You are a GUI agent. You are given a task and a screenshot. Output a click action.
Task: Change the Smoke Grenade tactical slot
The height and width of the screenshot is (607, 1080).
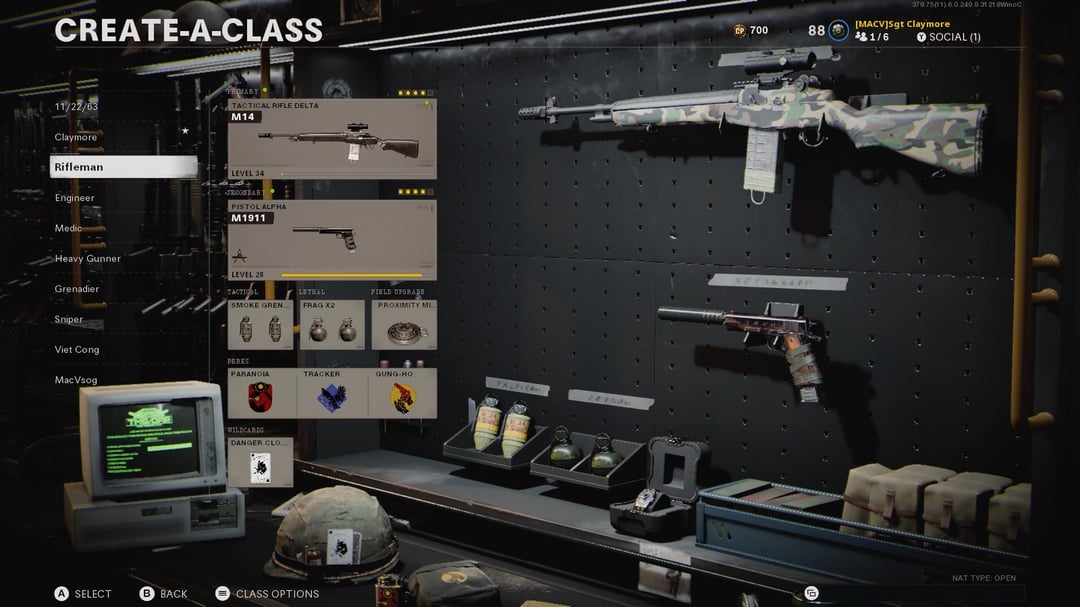[260, 324]
